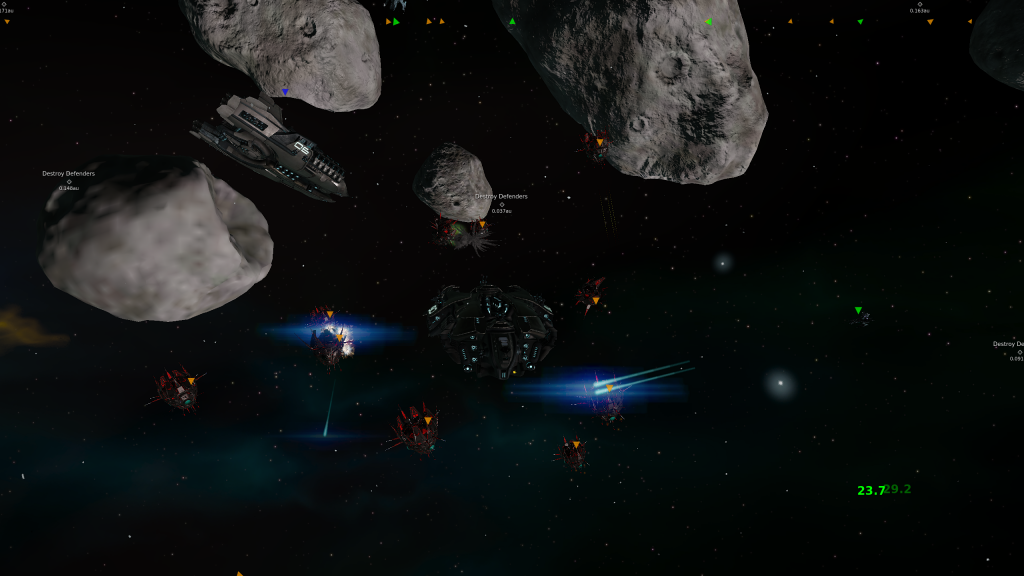
Task: Click the blue triangle ship marker
Action: pyautogui.click(x=285, y=92)
